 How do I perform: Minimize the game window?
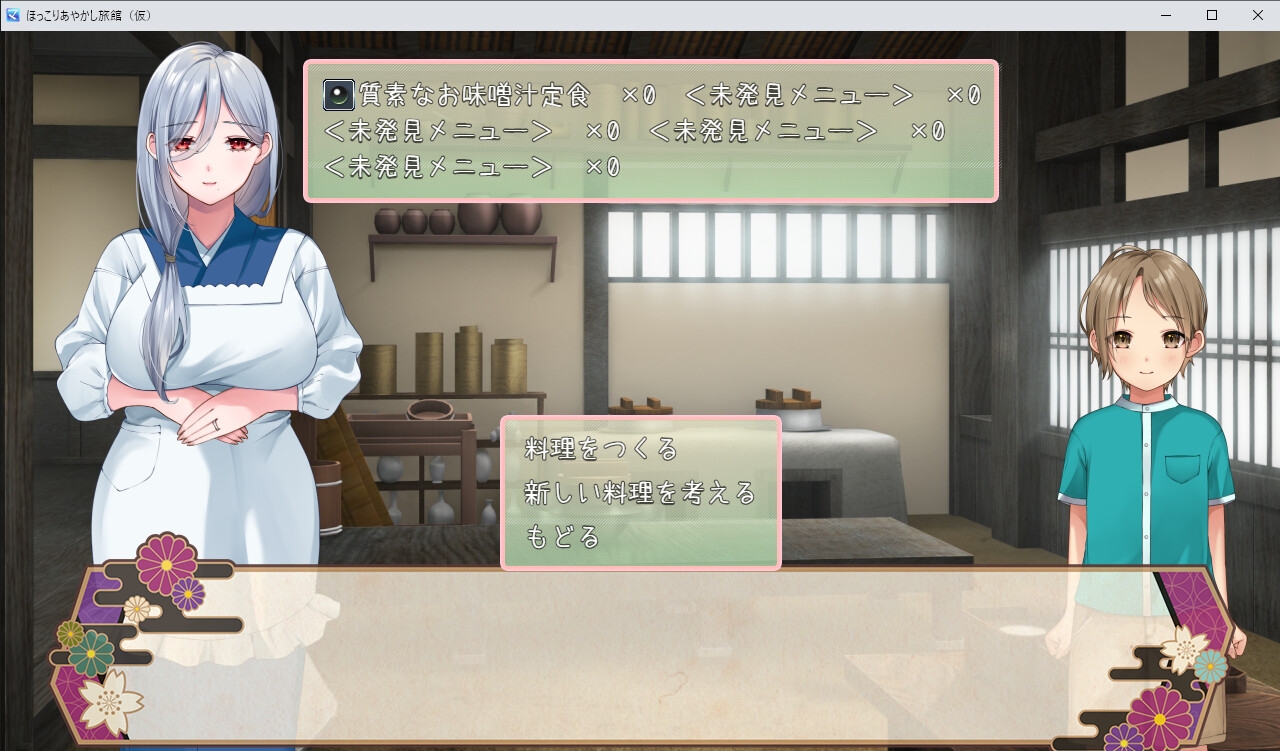(1165, 15)
